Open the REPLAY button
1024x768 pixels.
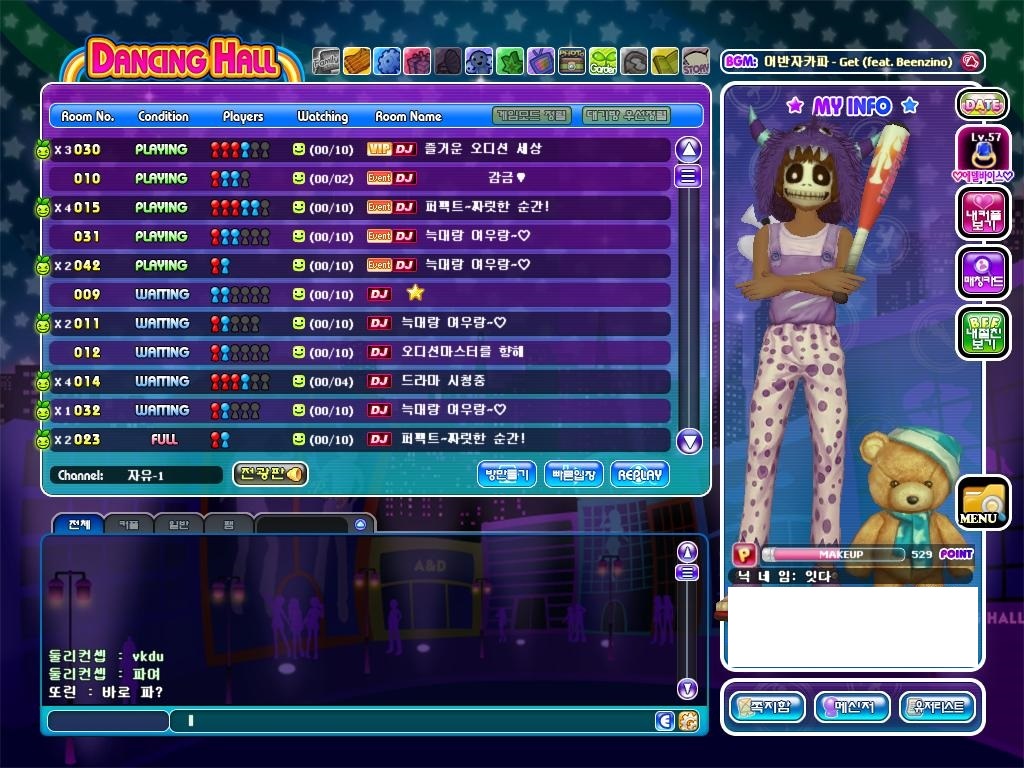[639, 475]
